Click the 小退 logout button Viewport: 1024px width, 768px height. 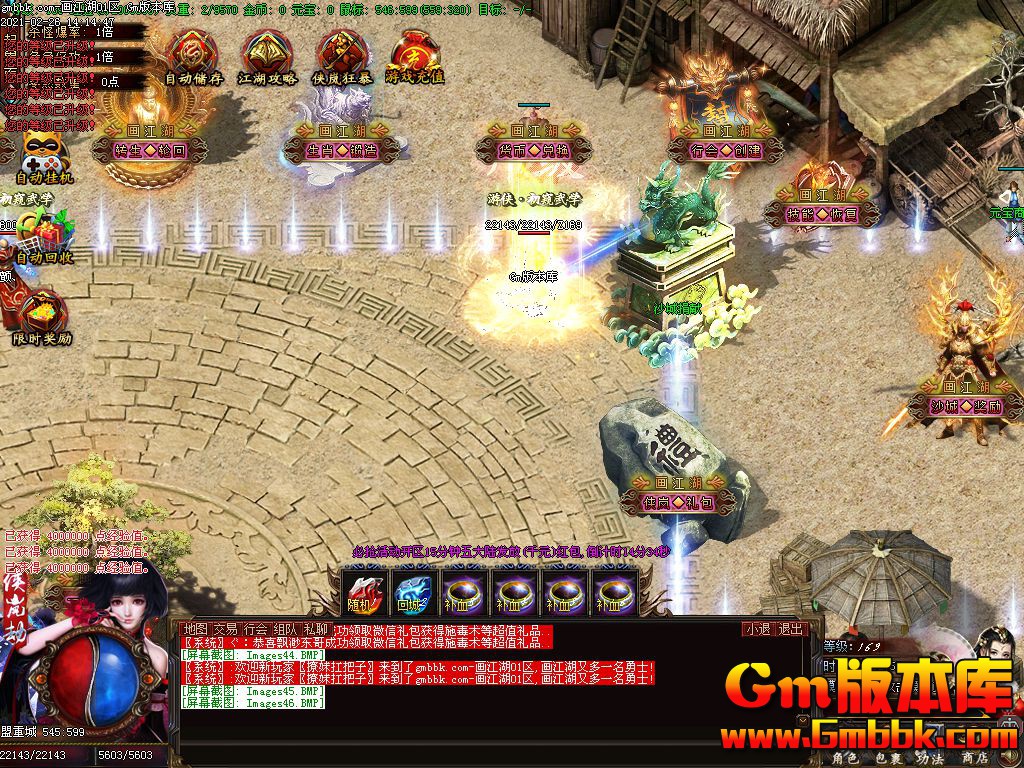[x=757, y=629]
